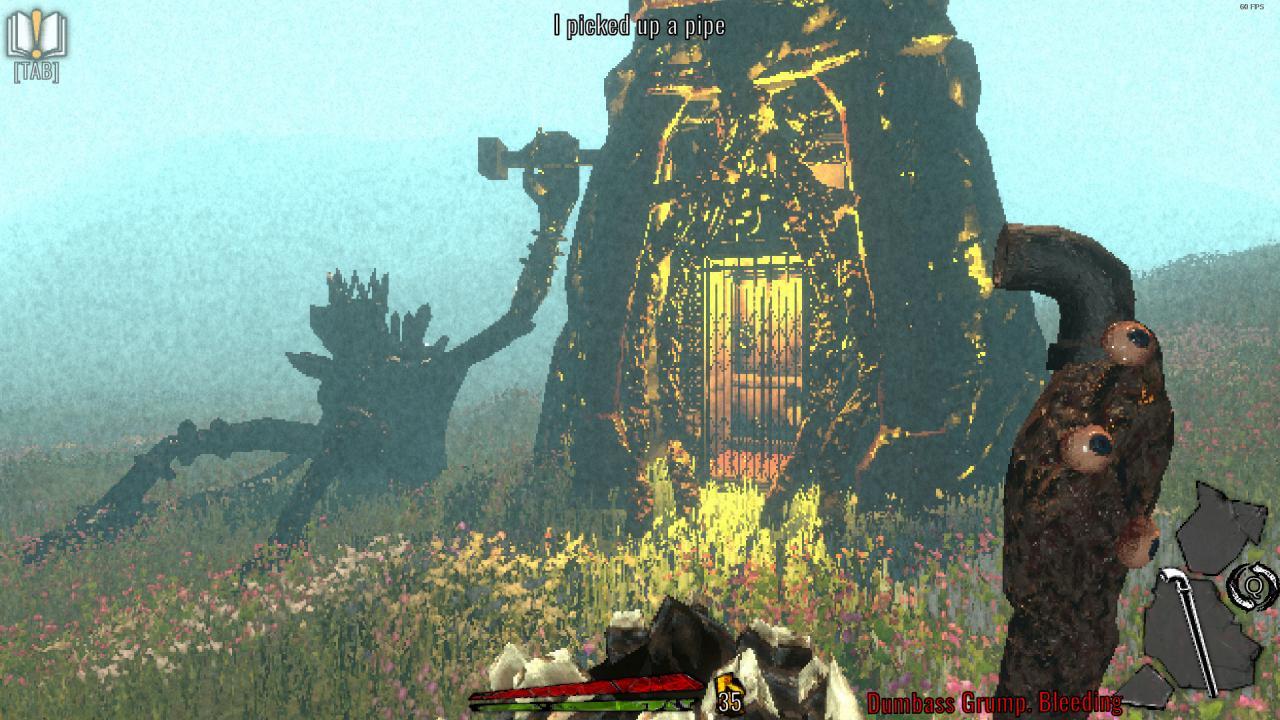
Task: Click the 'I picked up a pipe' message
Action: 639,26
